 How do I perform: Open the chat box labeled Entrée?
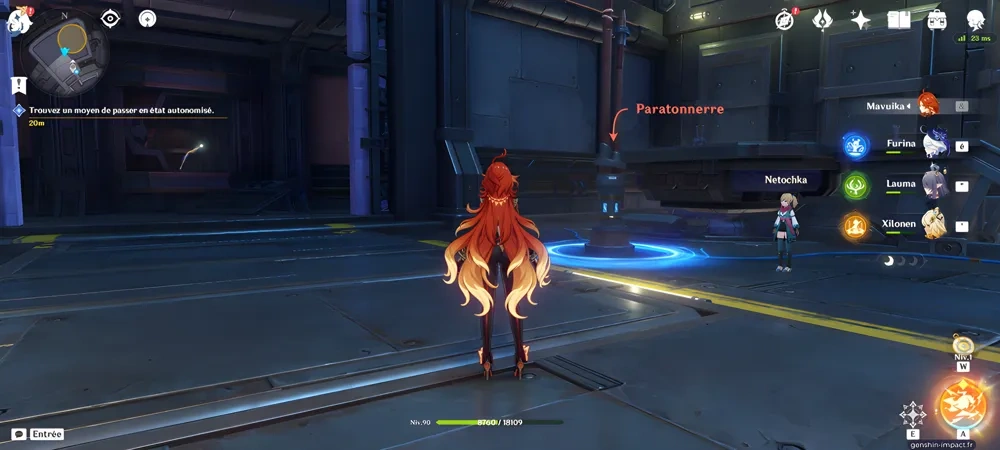pos(37,434)
